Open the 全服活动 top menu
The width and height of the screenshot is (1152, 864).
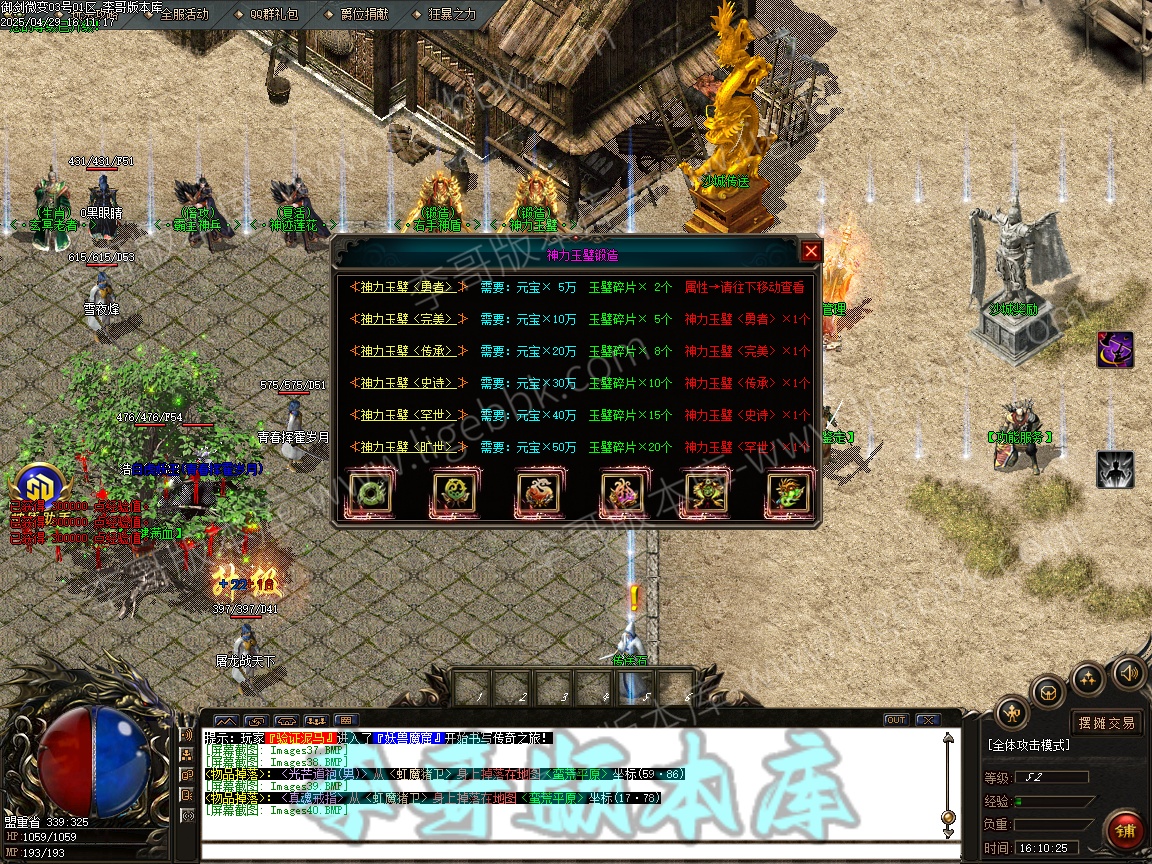184,14
